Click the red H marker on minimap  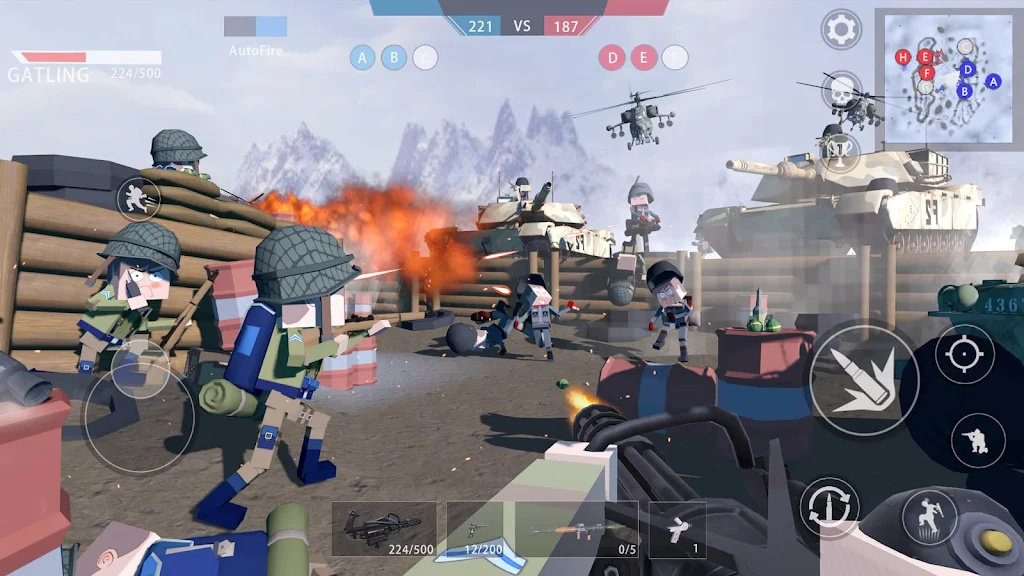tap(904, 58)
